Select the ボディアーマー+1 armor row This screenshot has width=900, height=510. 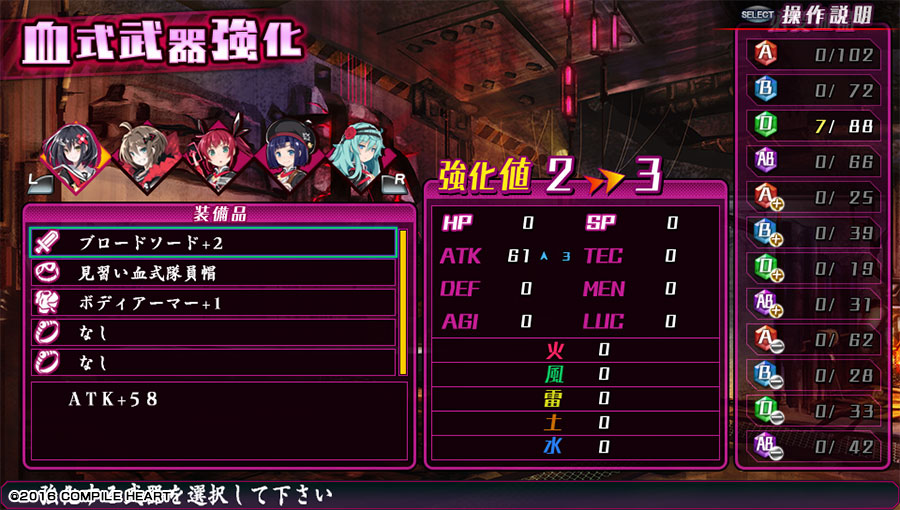(x=214, y=302)
